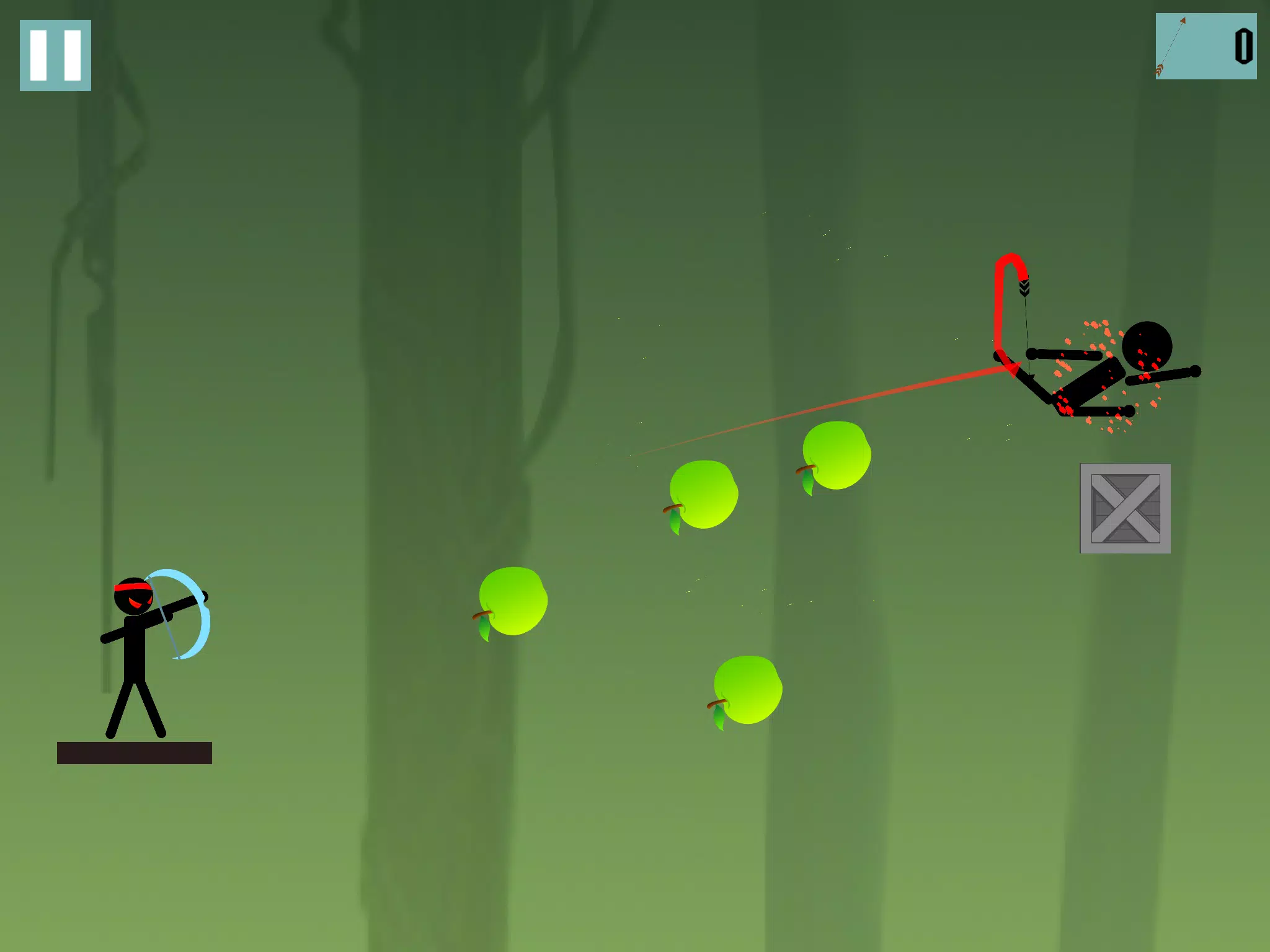Click the pause button in the top-left corner
Screen dimensions: 1270x952
click(55, 55)
